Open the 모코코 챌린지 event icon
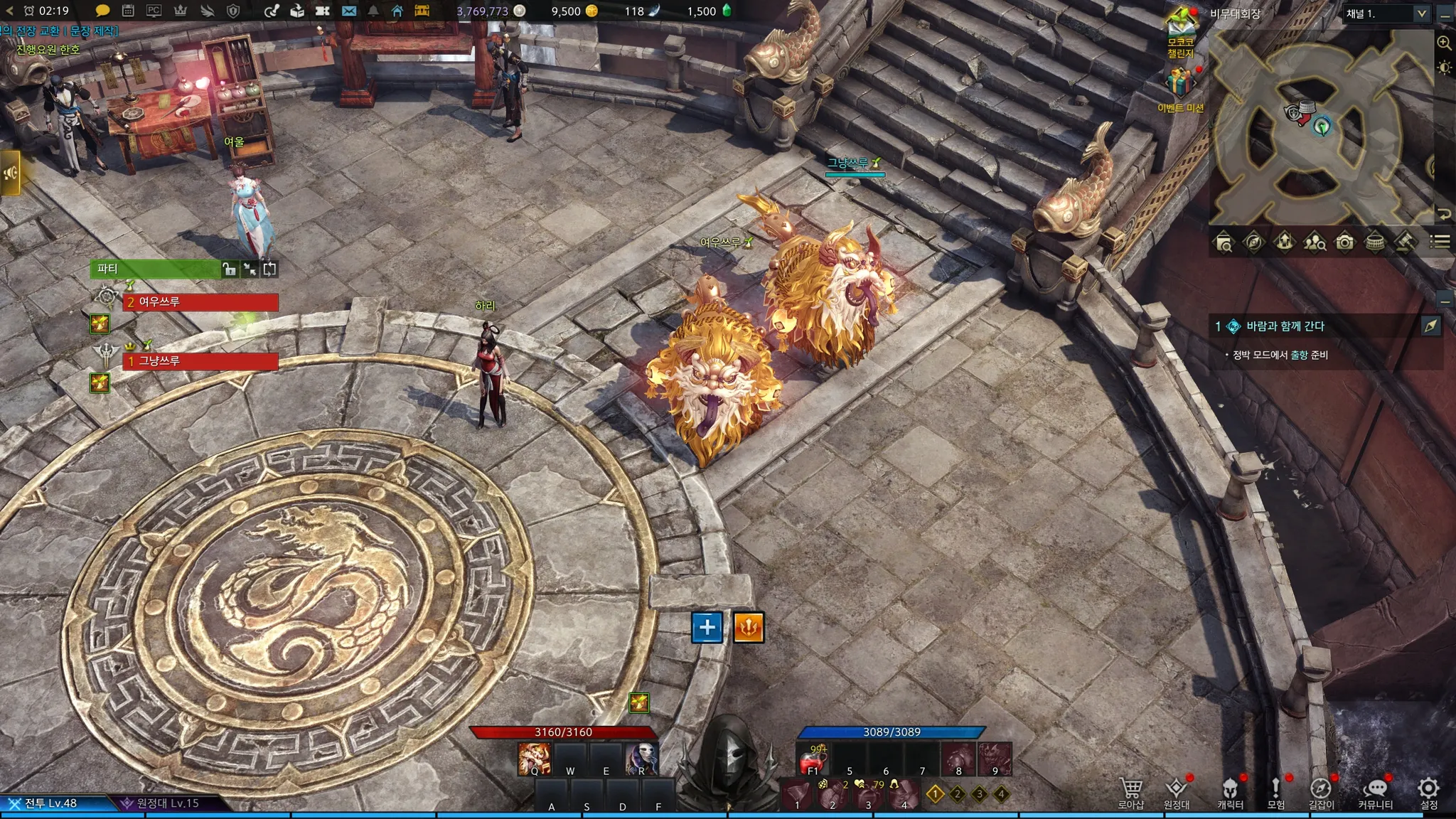 point(1181,28)
